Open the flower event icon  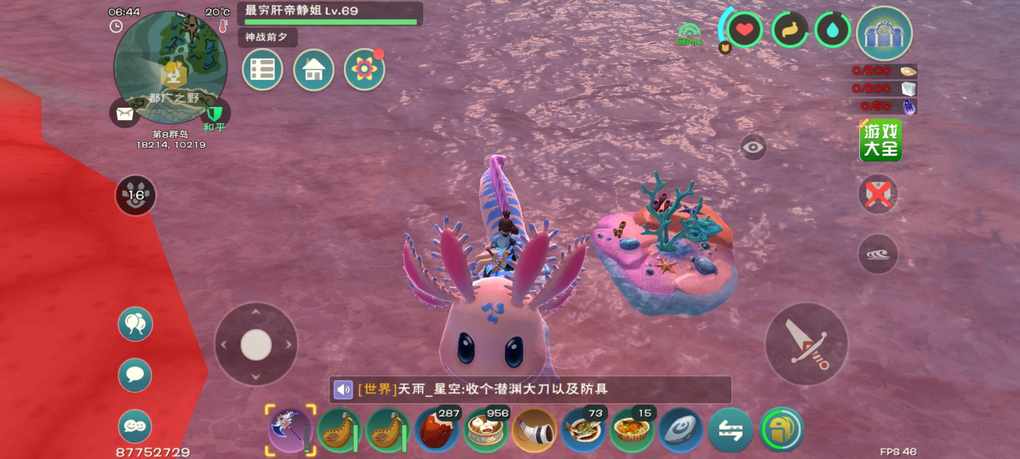click(x=364, y=70)
